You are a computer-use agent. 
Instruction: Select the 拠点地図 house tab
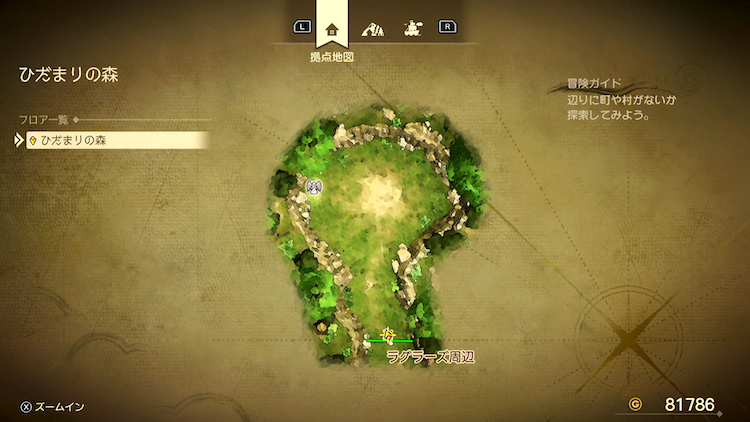point(332,28)
